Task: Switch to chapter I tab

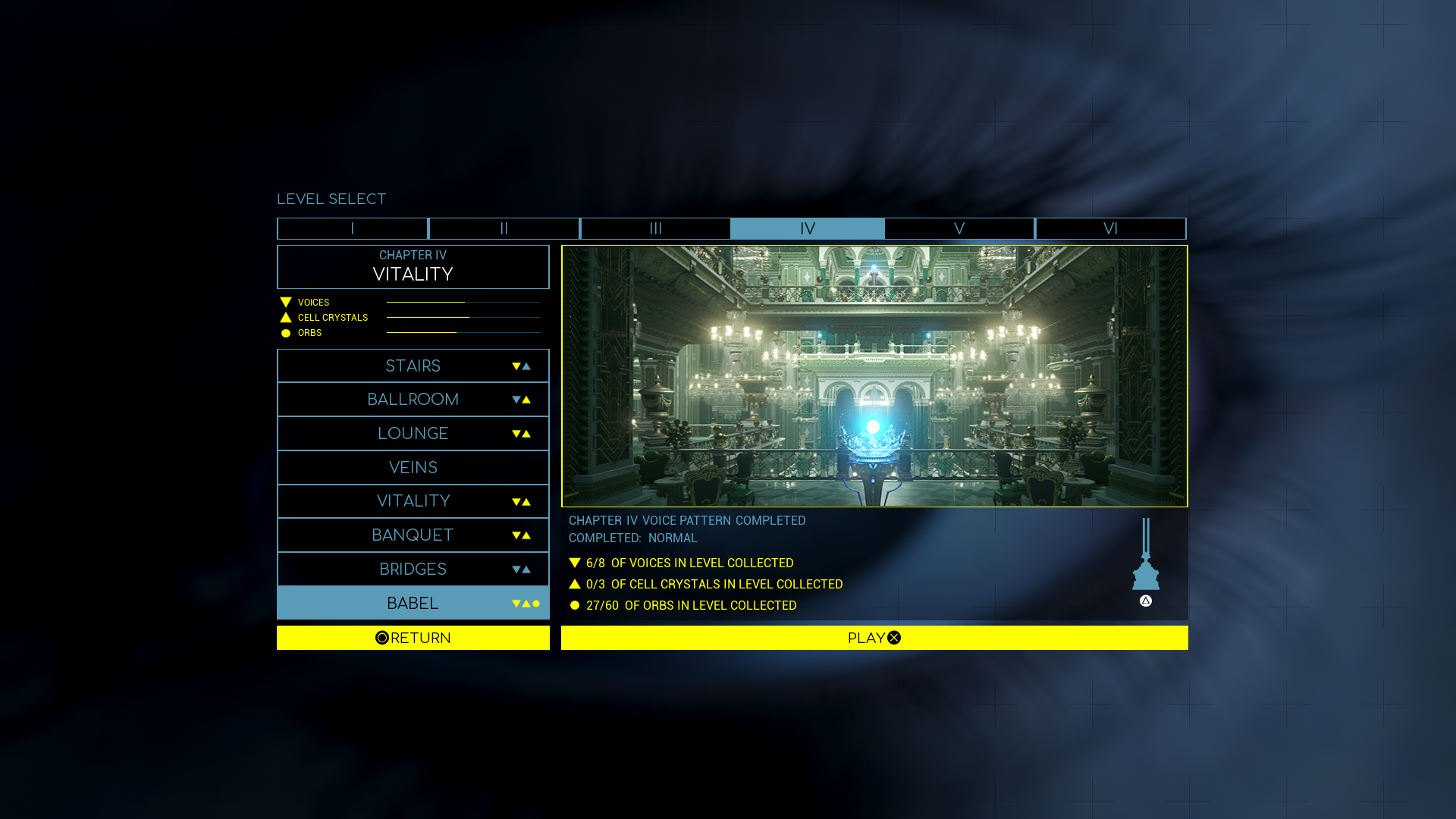Action: click(353, 228)
